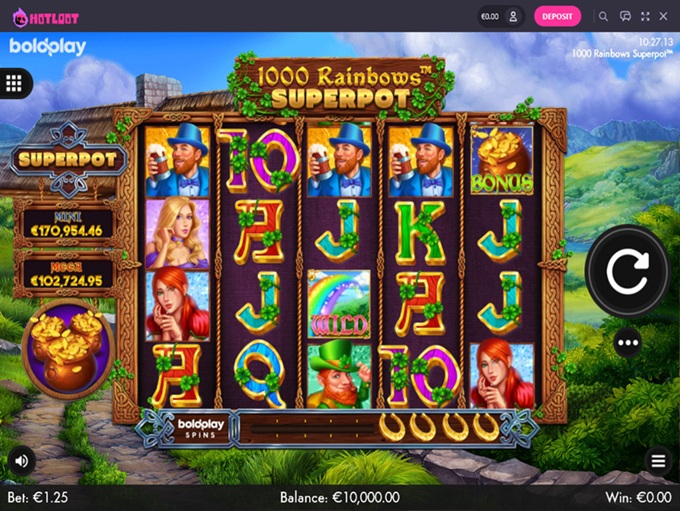Click the pink Deposit button
680x511 pixels.
pos(557,16)
